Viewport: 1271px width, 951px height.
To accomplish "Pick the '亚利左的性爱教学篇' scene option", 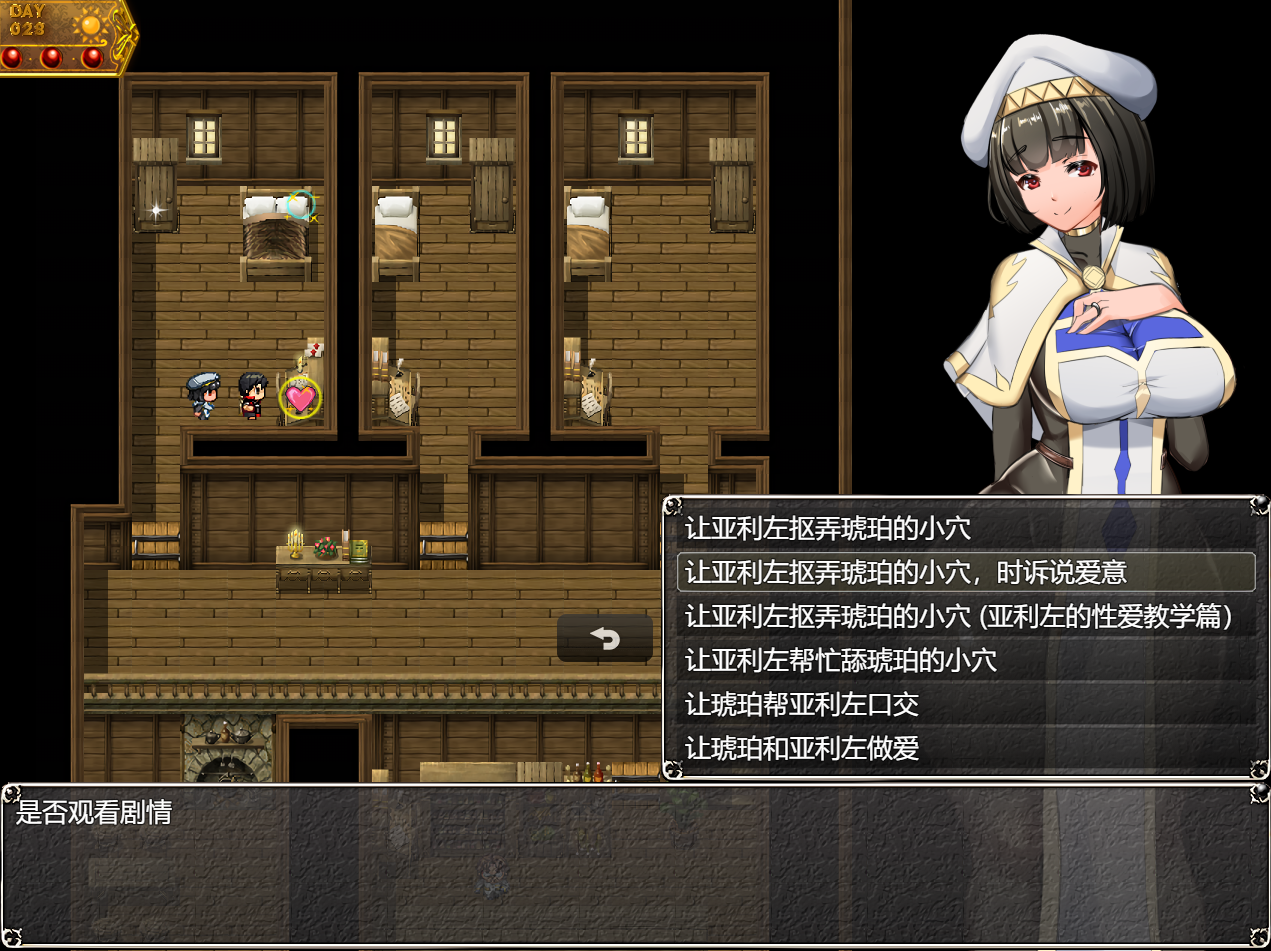I will (x=958, y=616).
